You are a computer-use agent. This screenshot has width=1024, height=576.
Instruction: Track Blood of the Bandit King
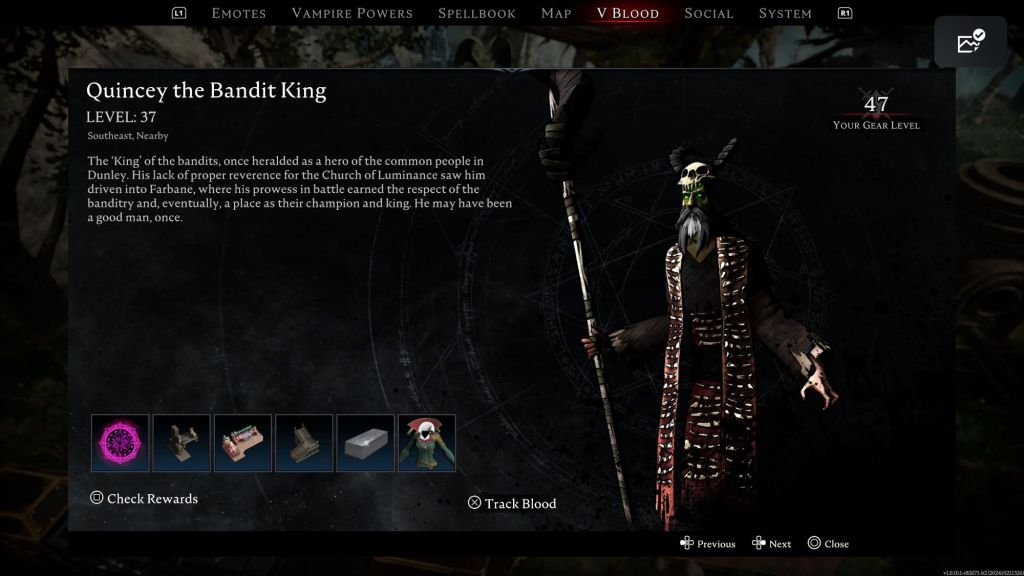click(x=512, y=503)
